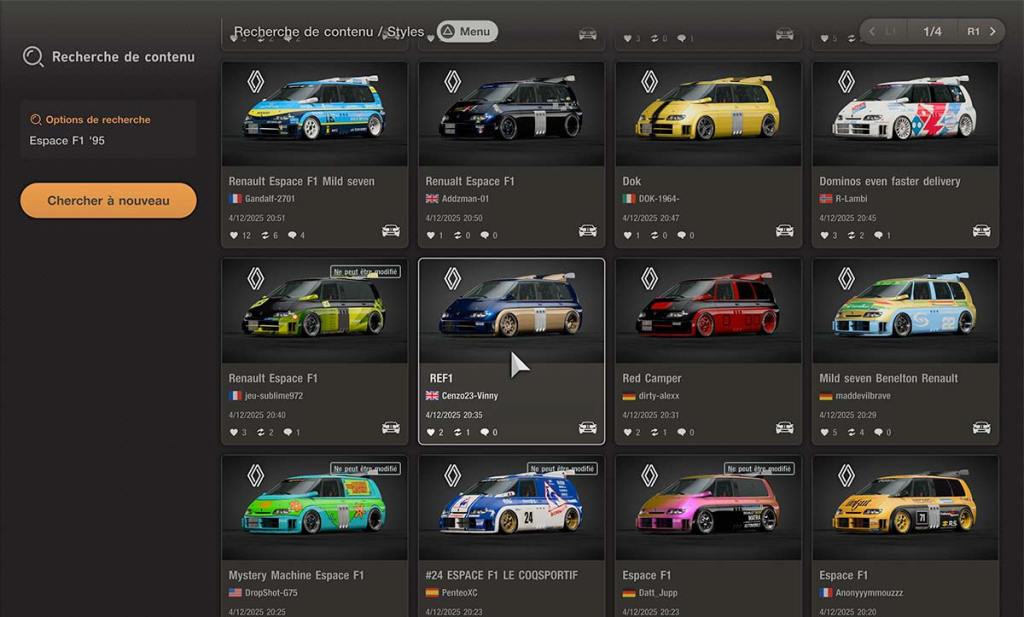Open the Options de recherche field
This screenshot has height=617, width=1024.
[108, 130]
